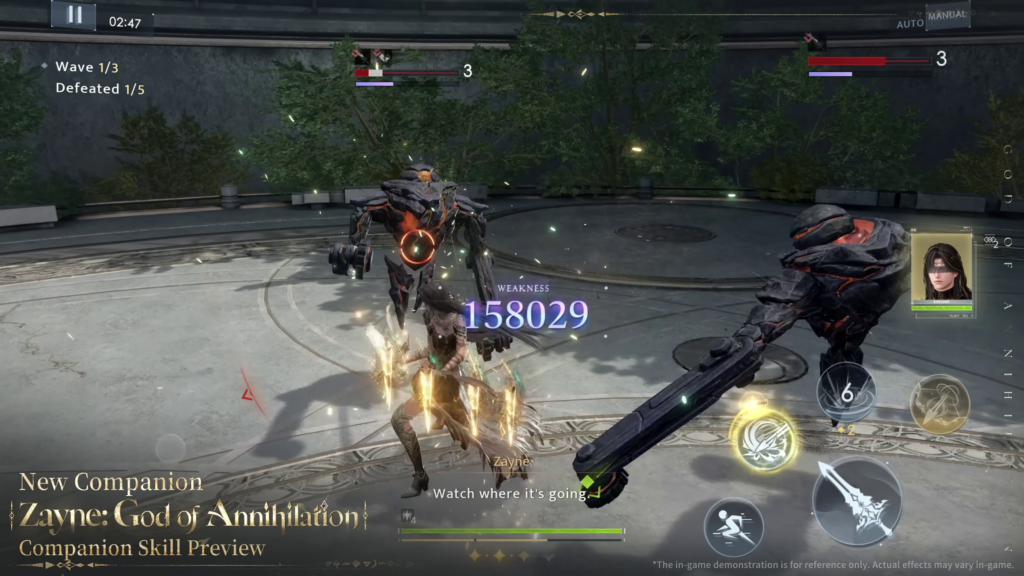Use the dodge dash button
This screenshot has width=1024, height=576.
tap(733, 527)
